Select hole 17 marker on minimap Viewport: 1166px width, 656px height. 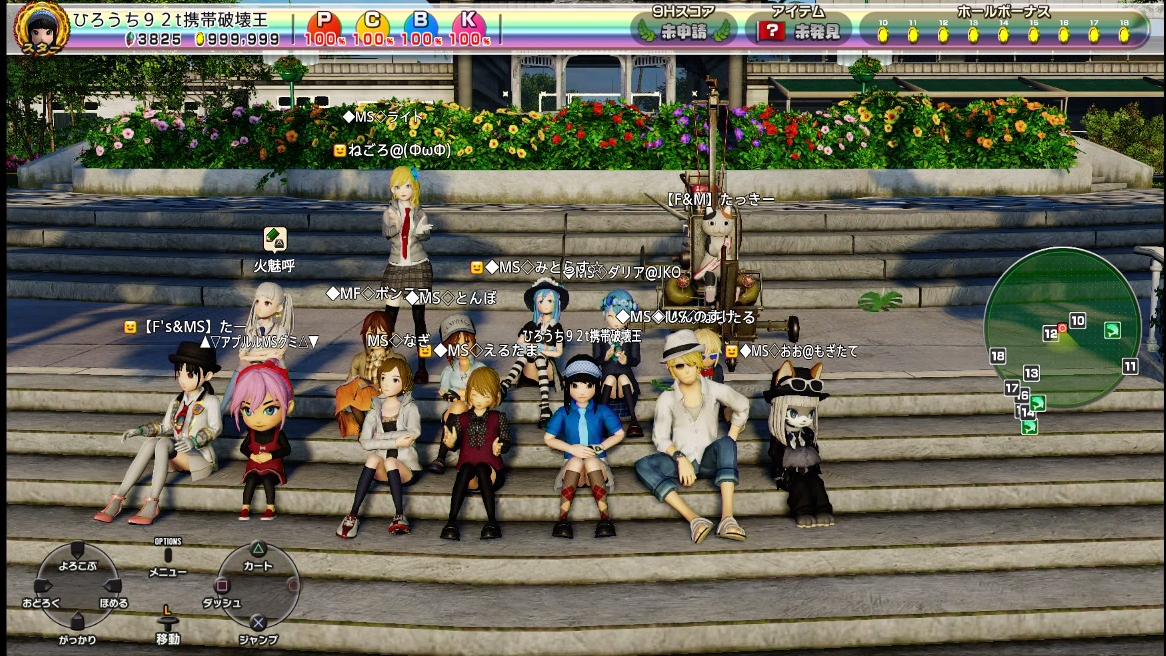[1011, 388]
